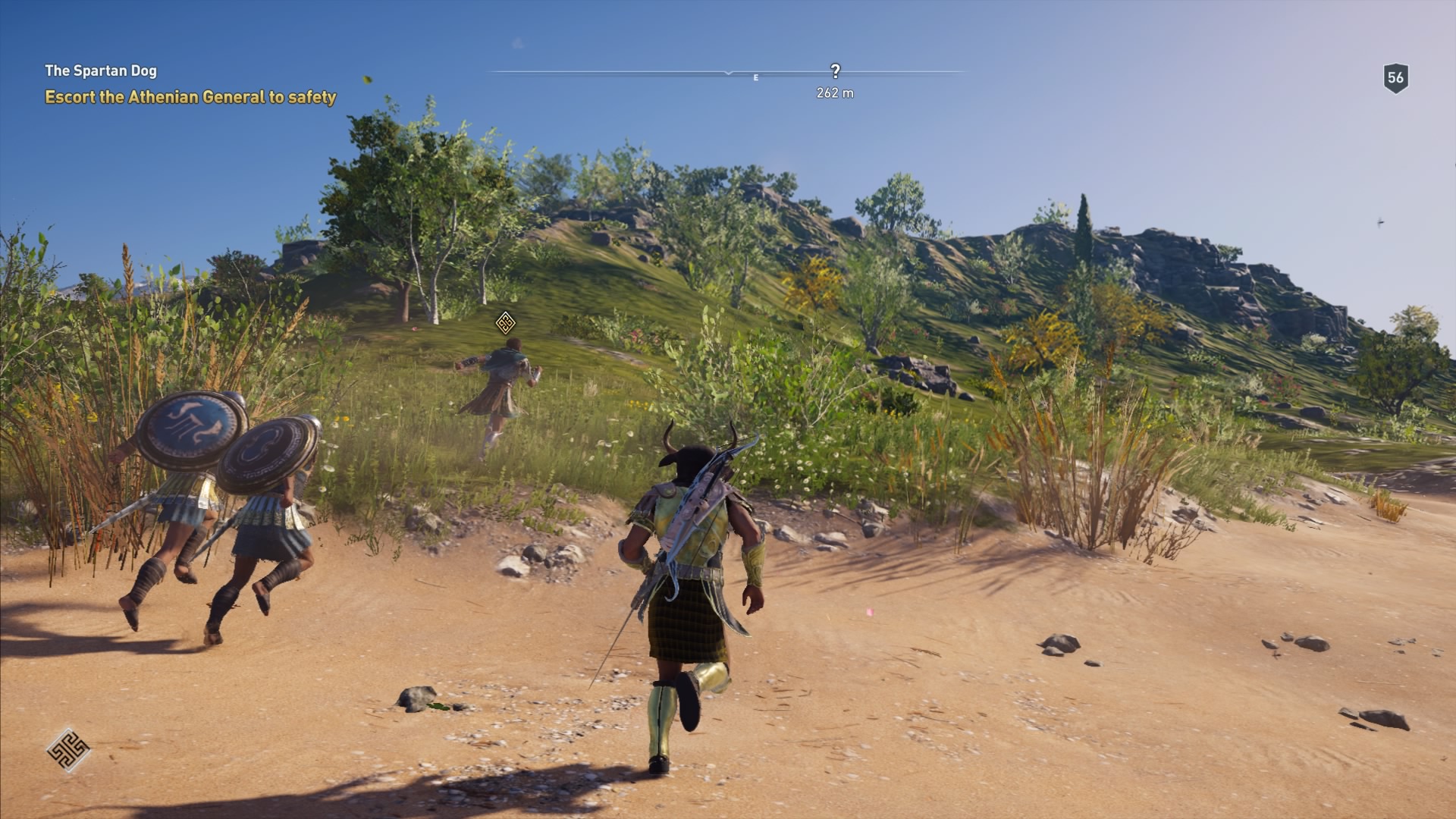This screenshot has height=819, width=1456.
Task: Click the quest title The Spartan Dog
Action: coord(102,71)
